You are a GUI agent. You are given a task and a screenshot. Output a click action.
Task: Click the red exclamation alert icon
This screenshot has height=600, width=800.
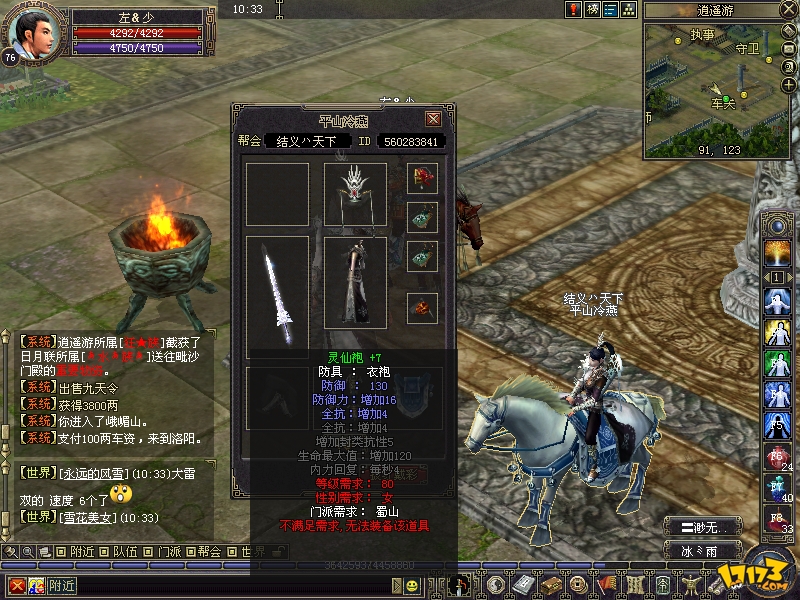[x=573, y=9]
